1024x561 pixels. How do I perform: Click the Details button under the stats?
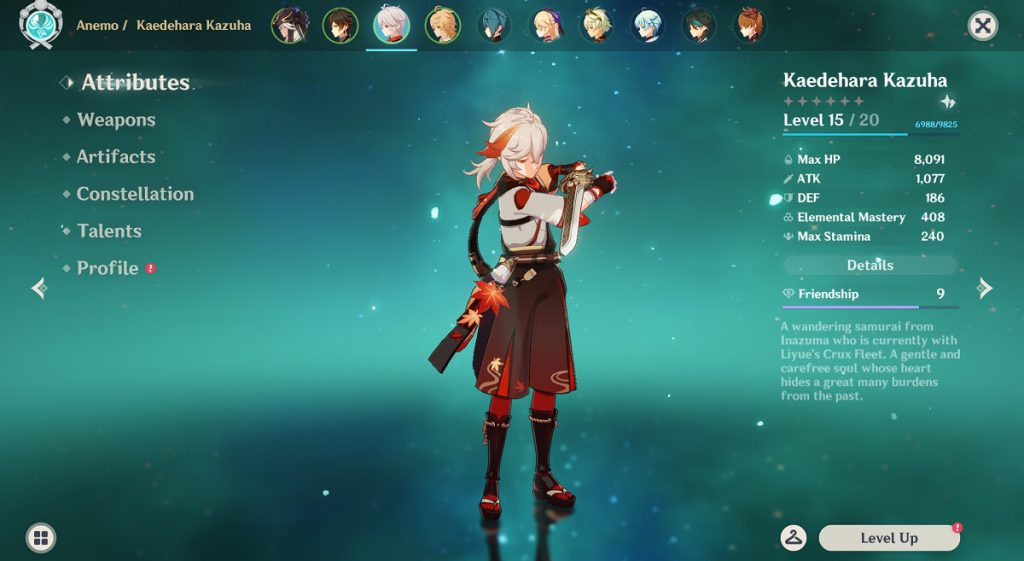tap(869, 265)
